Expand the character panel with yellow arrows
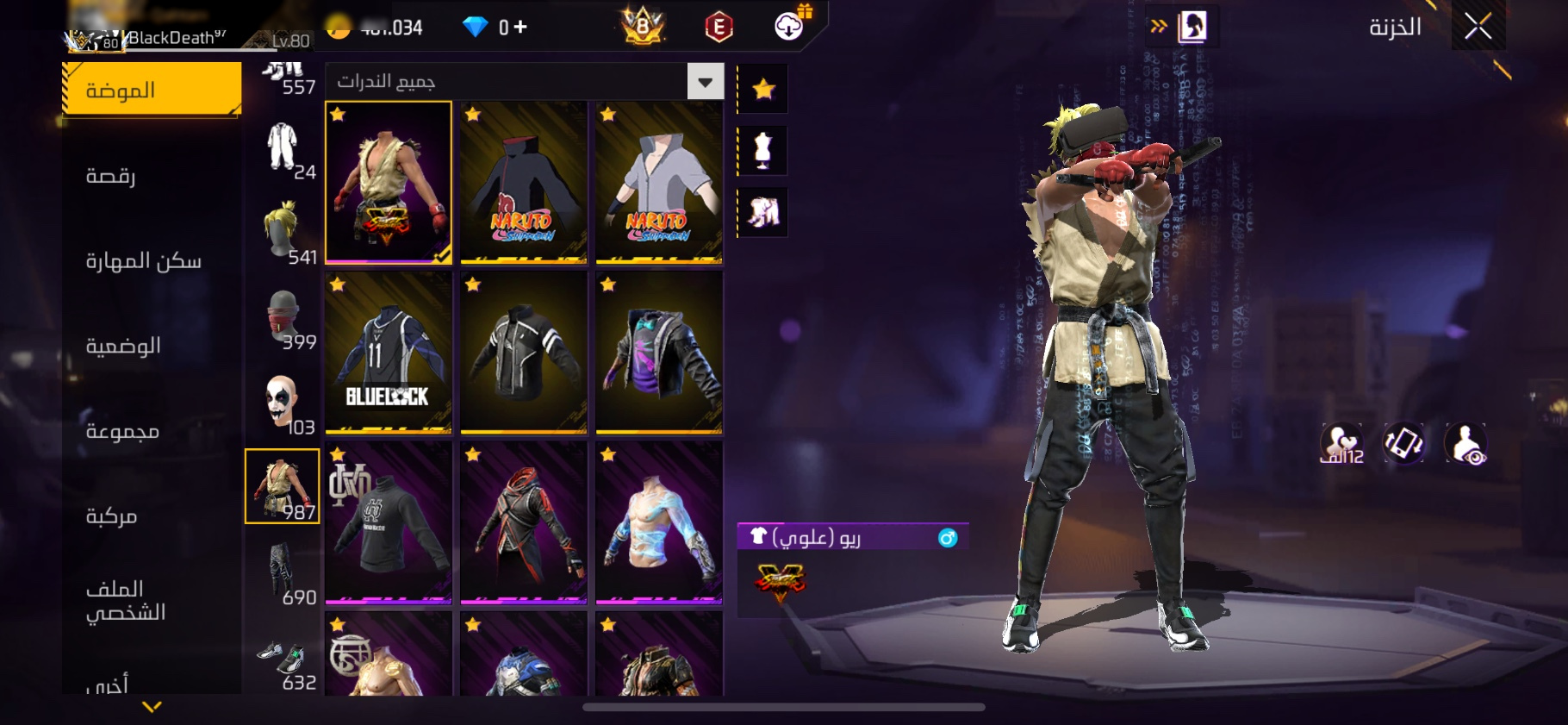Viewport: 1568px width, 725px height. 1159,27
